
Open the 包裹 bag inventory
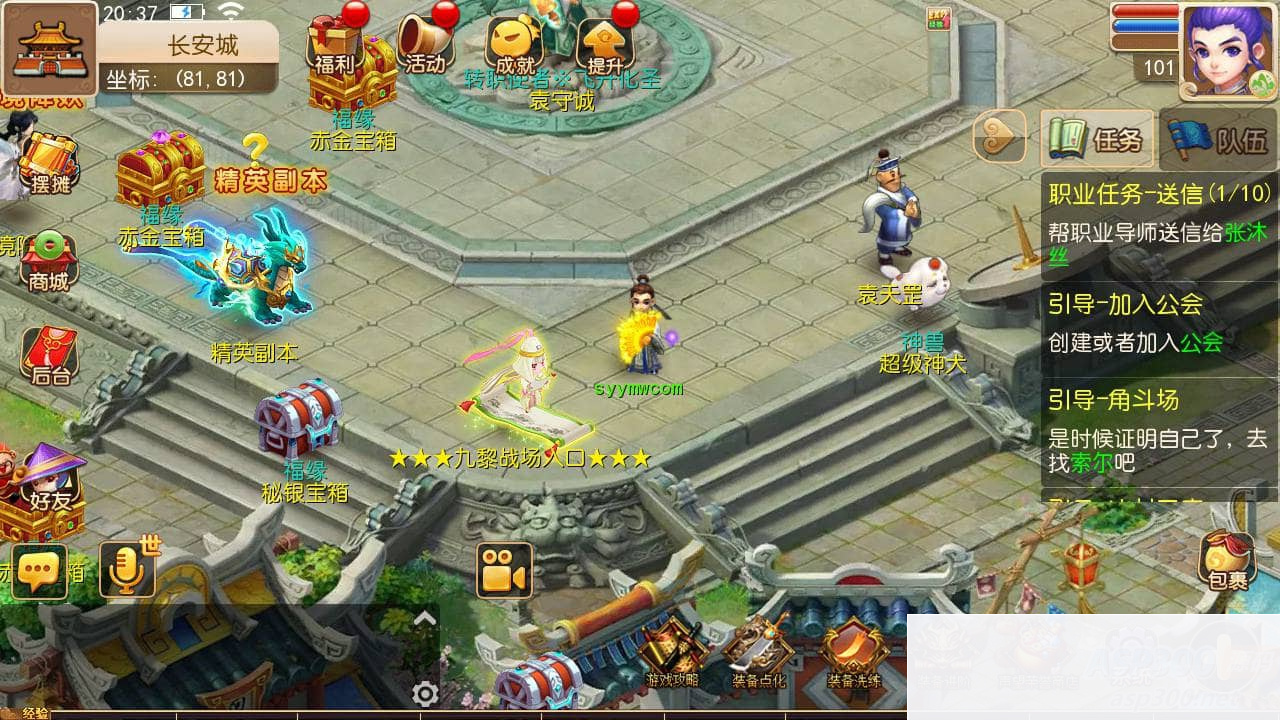pyautogui.click(x=1228, y=560)
